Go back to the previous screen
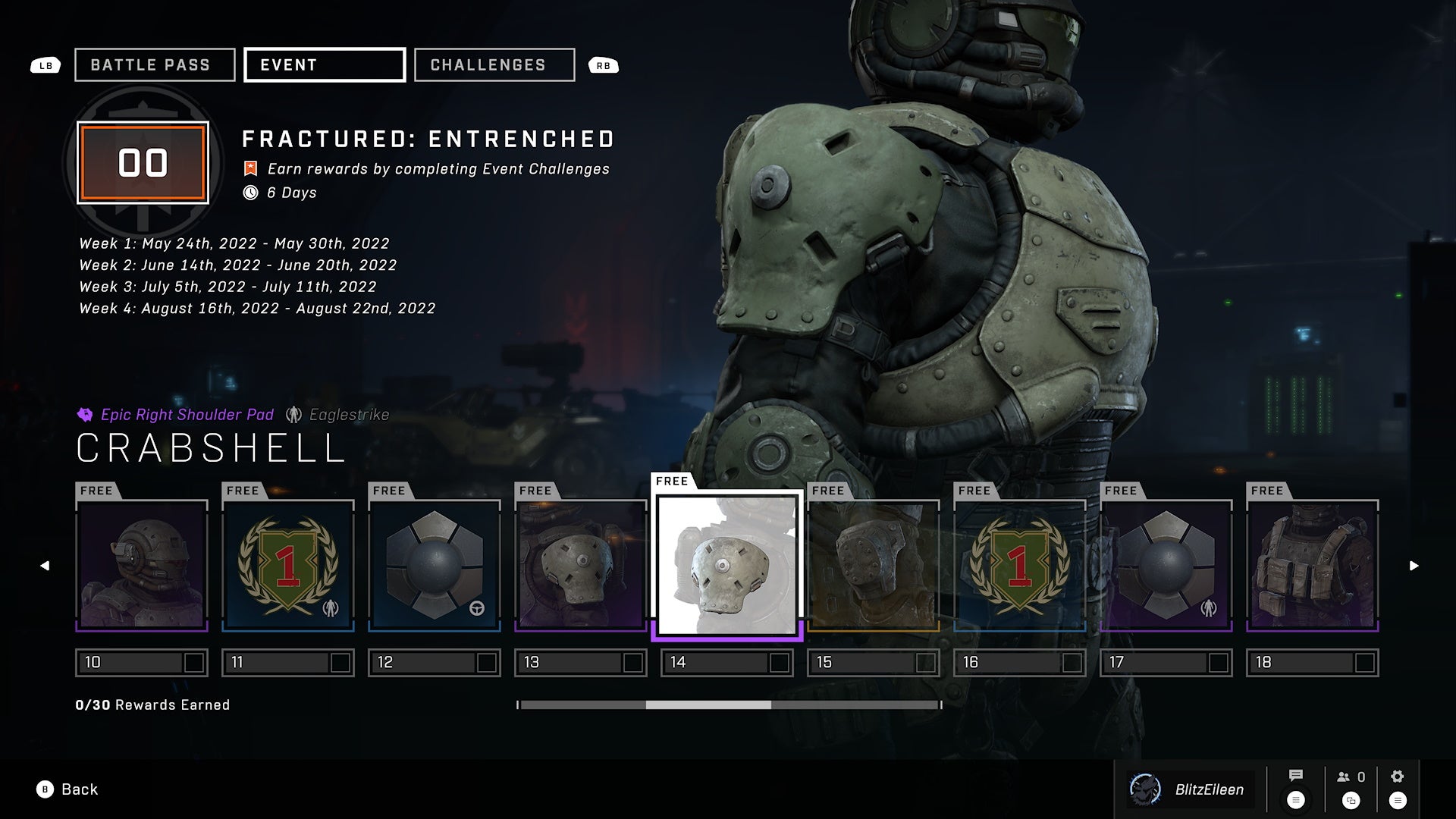This screenshot has height=819, width=1456. click(67, 789)
